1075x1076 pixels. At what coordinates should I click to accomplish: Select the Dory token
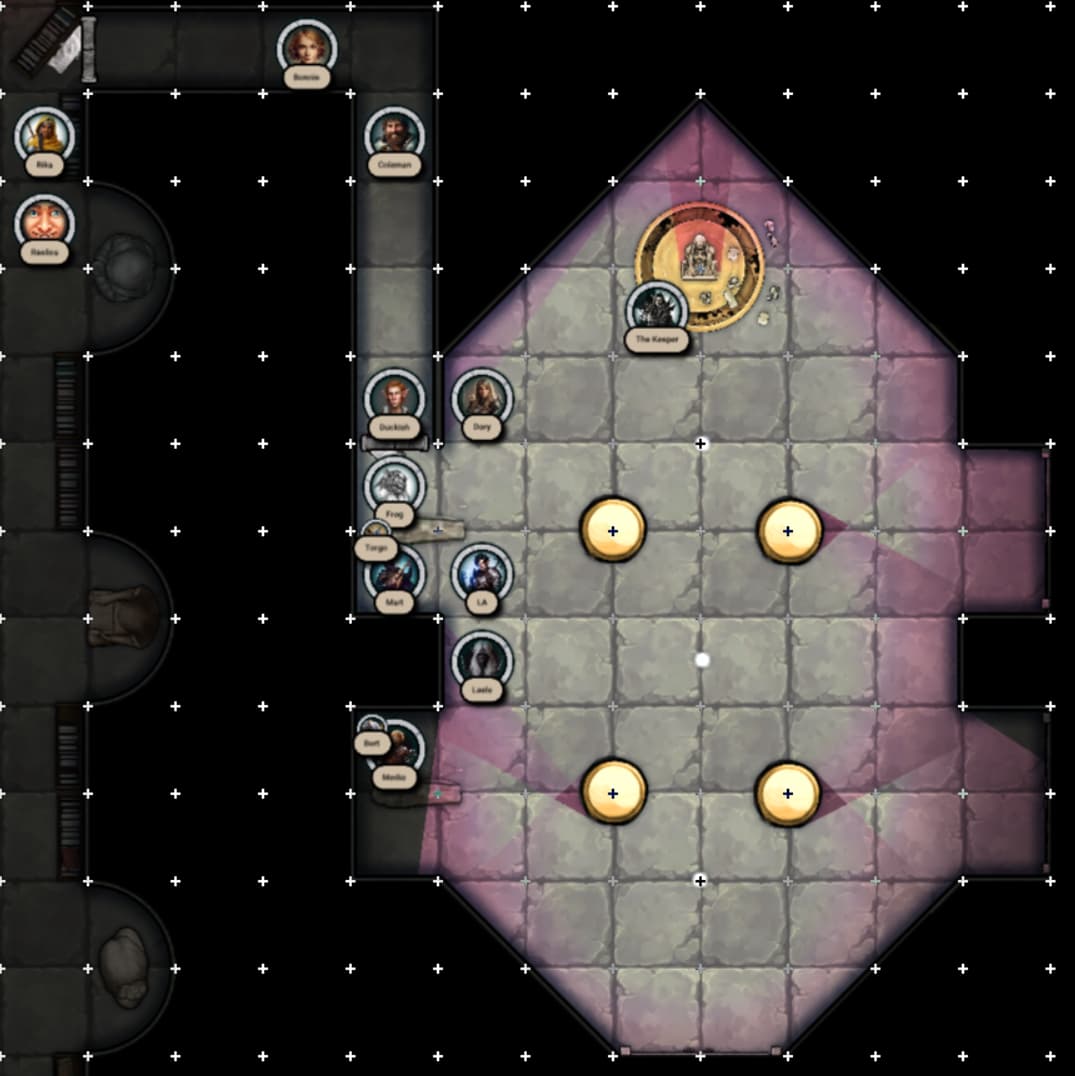(482, 398)
